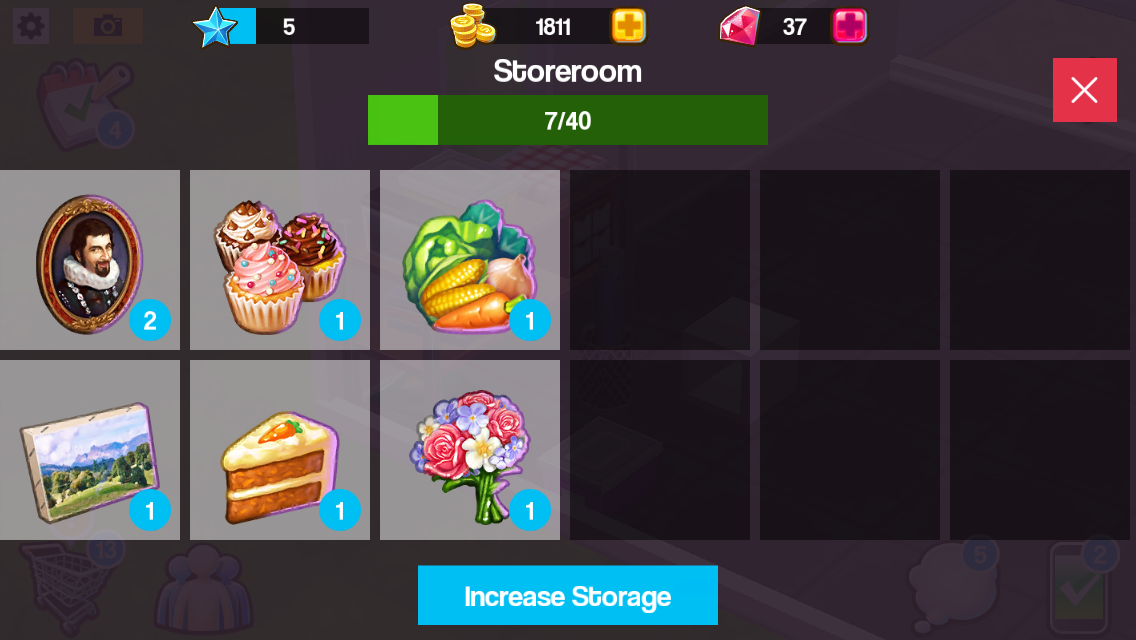Buy more ruby gems
This screenshot has height=640, width=1136.
tap(849, 26)
